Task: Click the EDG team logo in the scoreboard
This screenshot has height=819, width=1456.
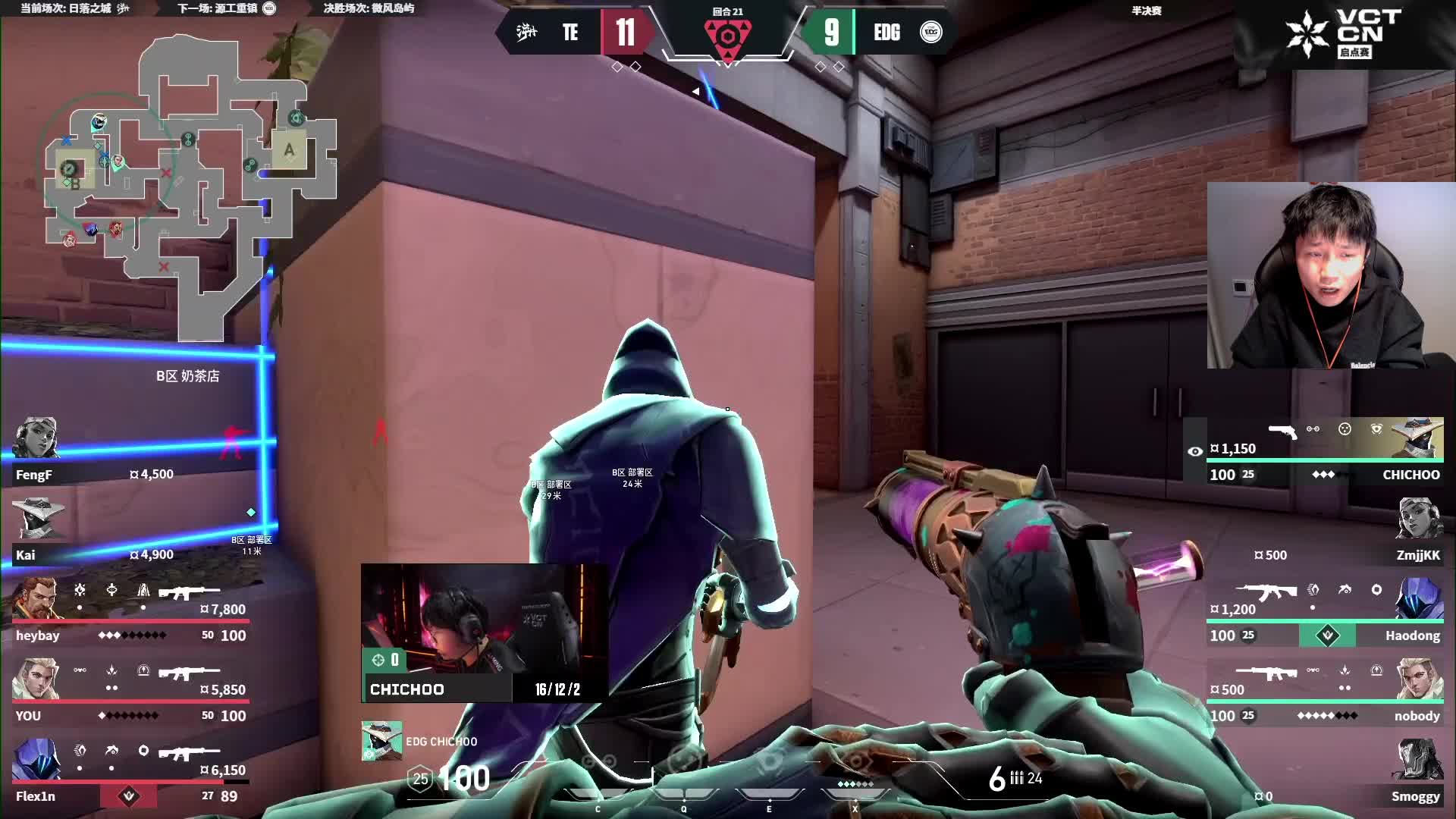Action: (x=930, y=32)
